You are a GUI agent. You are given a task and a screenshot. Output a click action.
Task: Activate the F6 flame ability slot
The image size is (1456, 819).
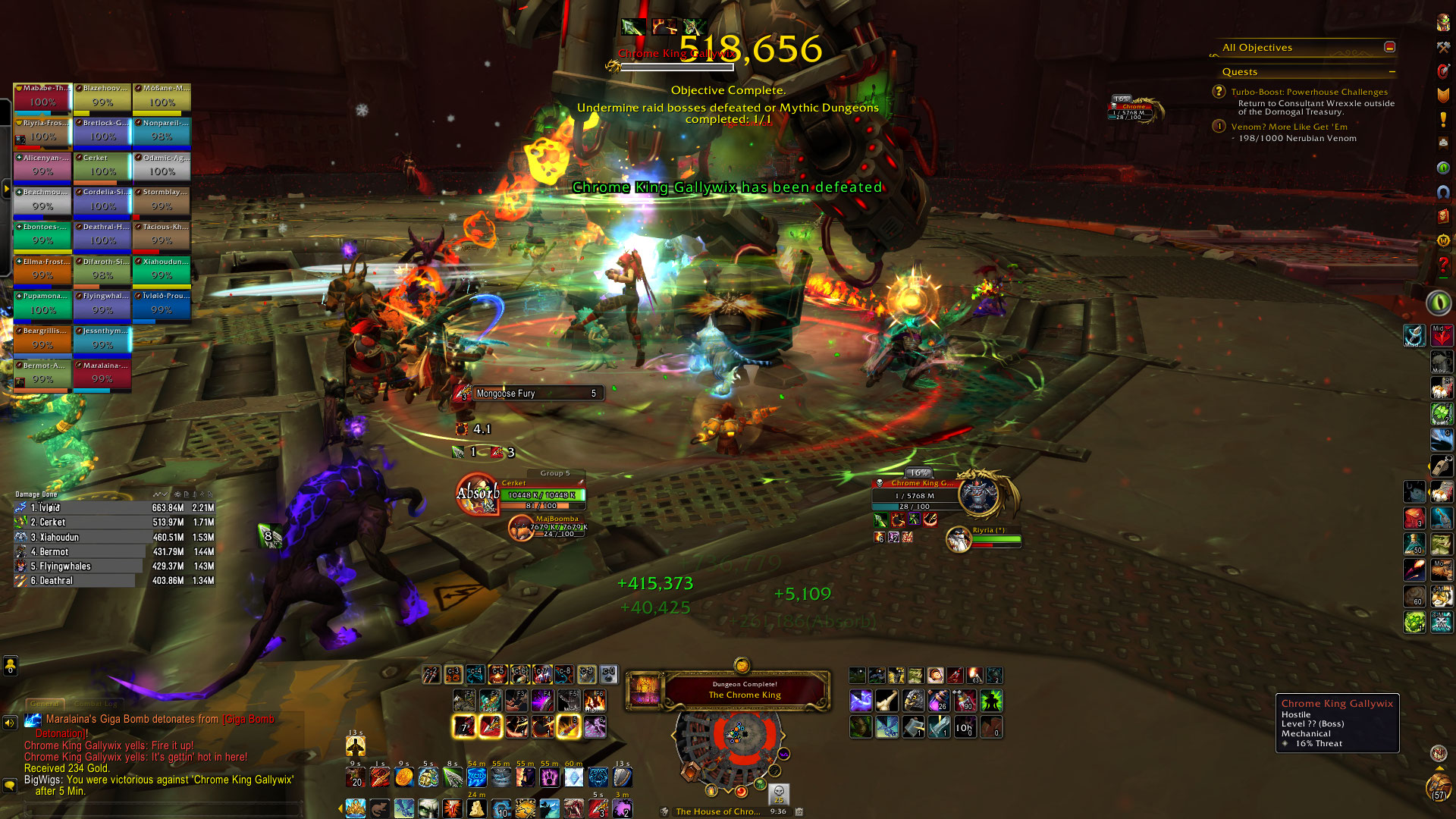595,700
